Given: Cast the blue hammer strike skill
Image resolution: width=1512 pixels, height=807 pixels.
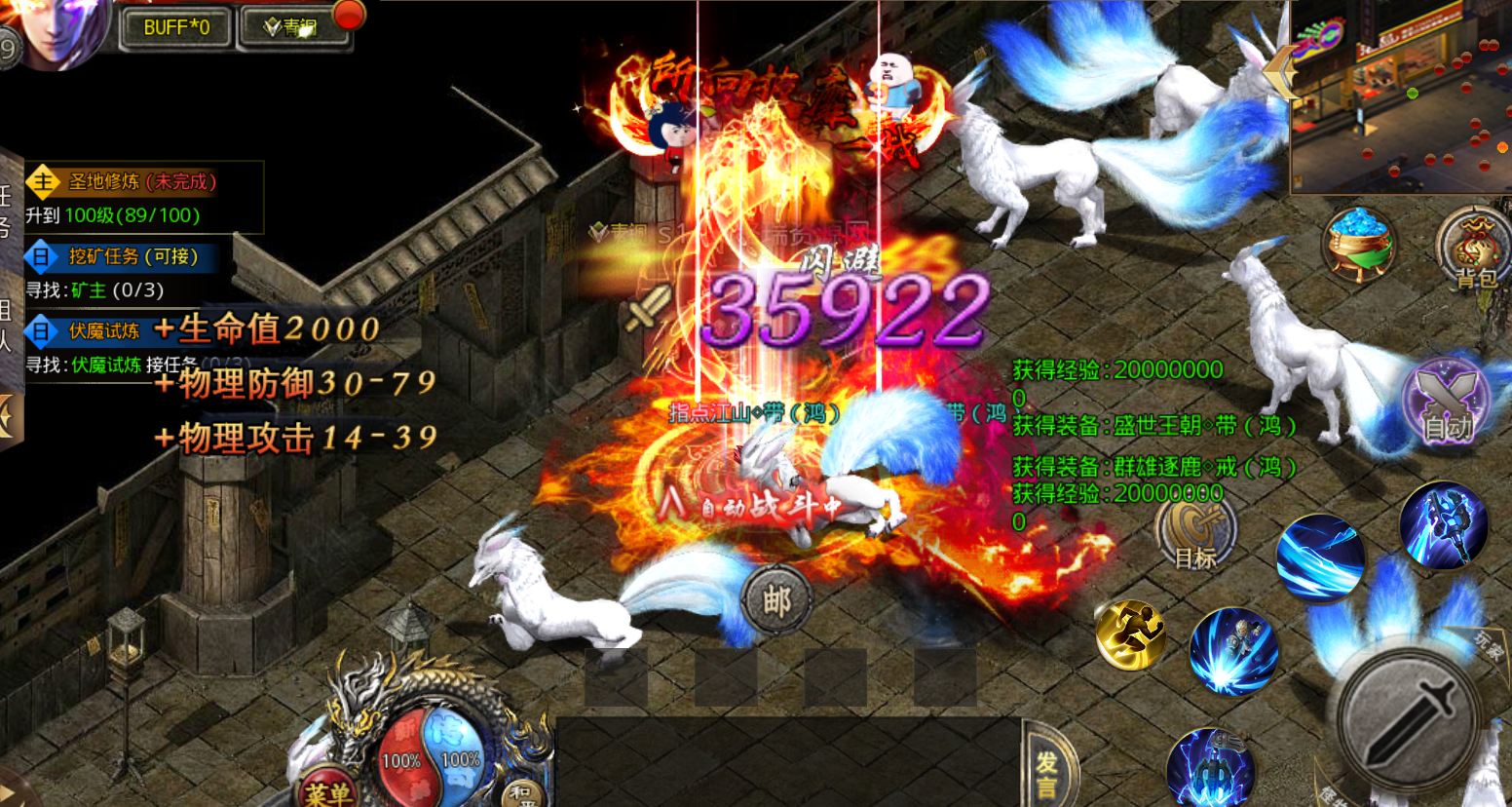Looking at the screenshot, I should pos(1443,525).
